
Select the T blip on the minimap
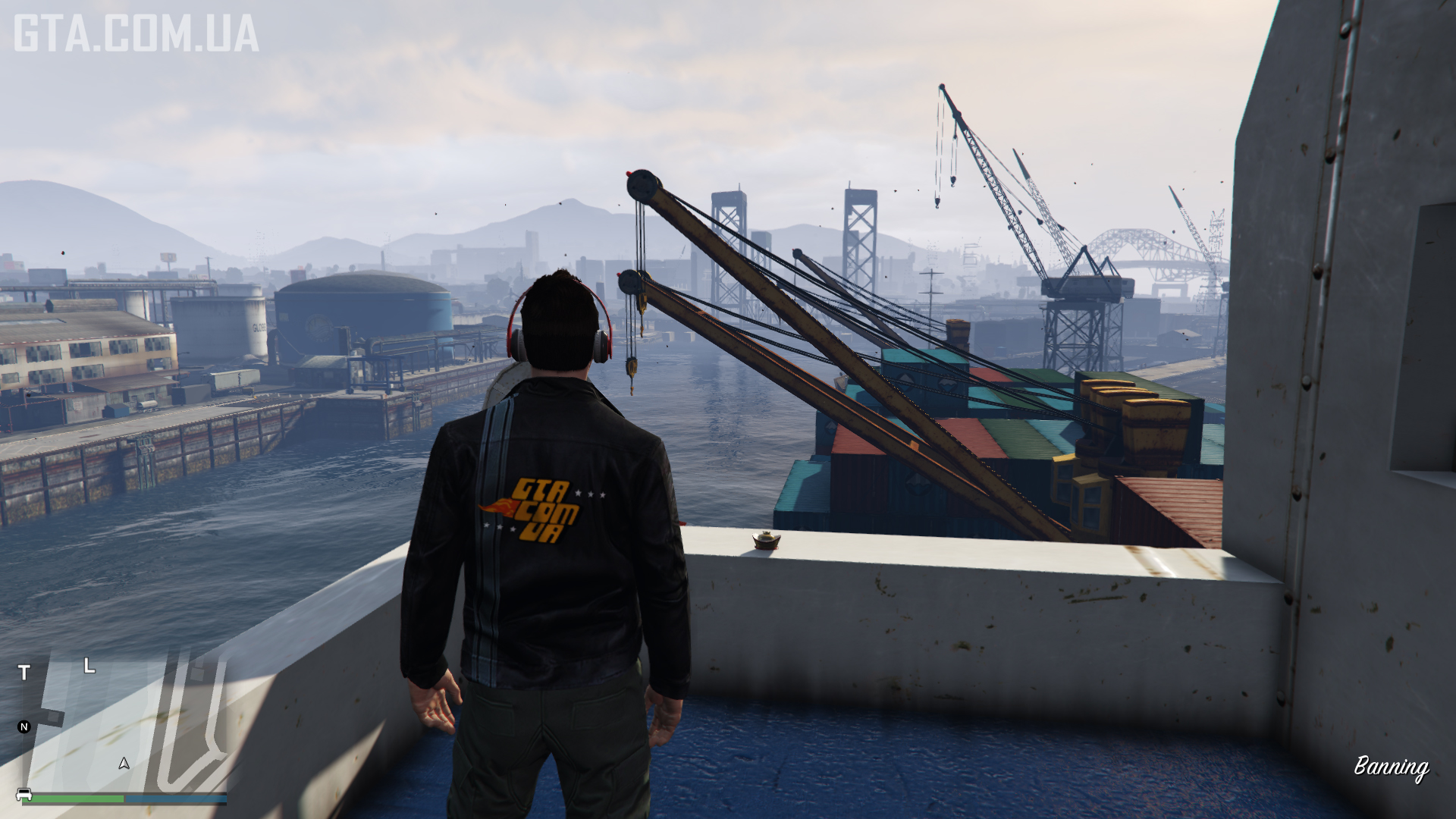tap(24, 673)
